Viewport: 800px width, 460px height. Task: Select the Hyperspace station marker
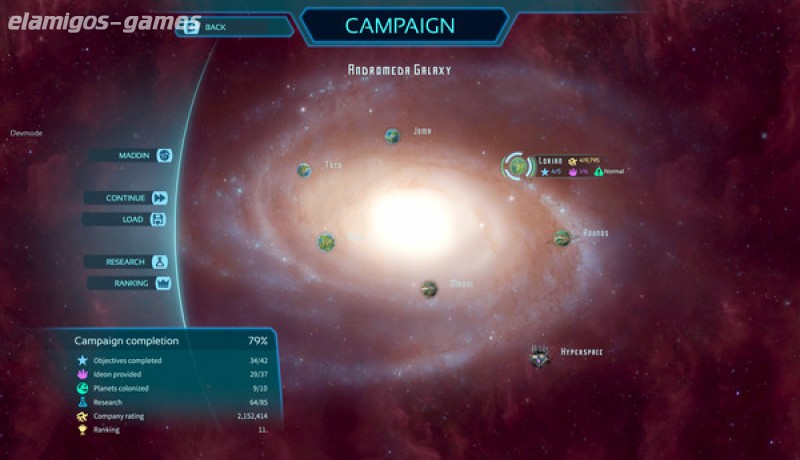point(540,354)
